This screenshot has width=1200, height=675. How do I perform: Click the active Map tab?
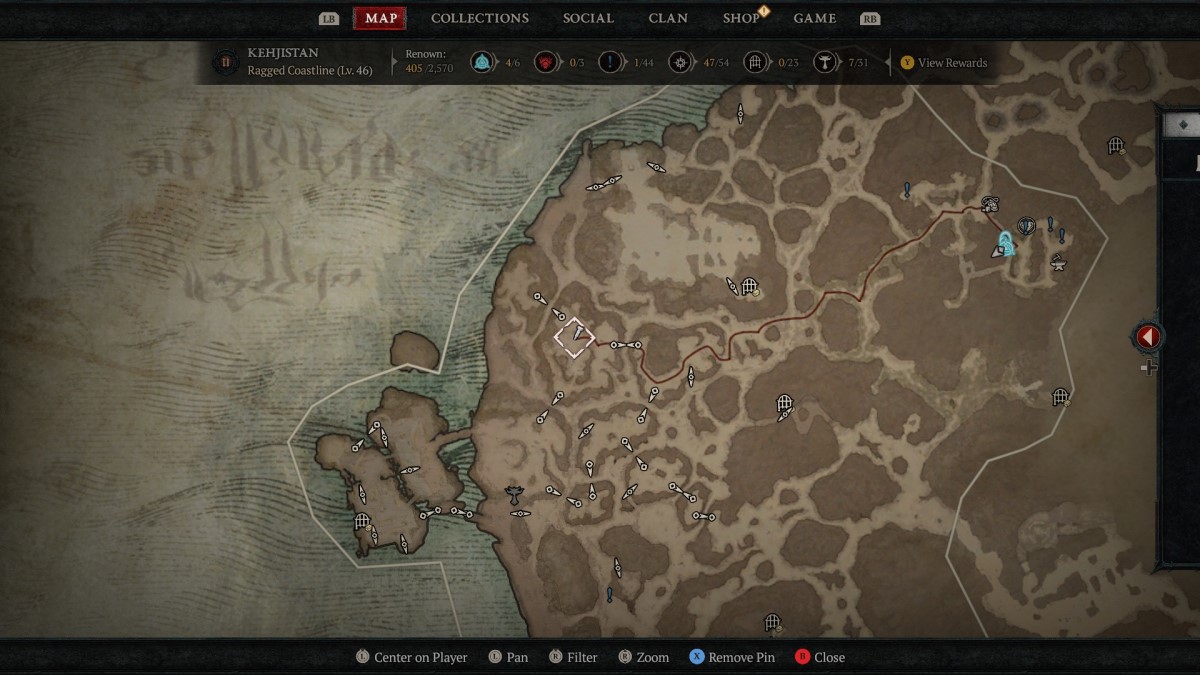[380, 18]
